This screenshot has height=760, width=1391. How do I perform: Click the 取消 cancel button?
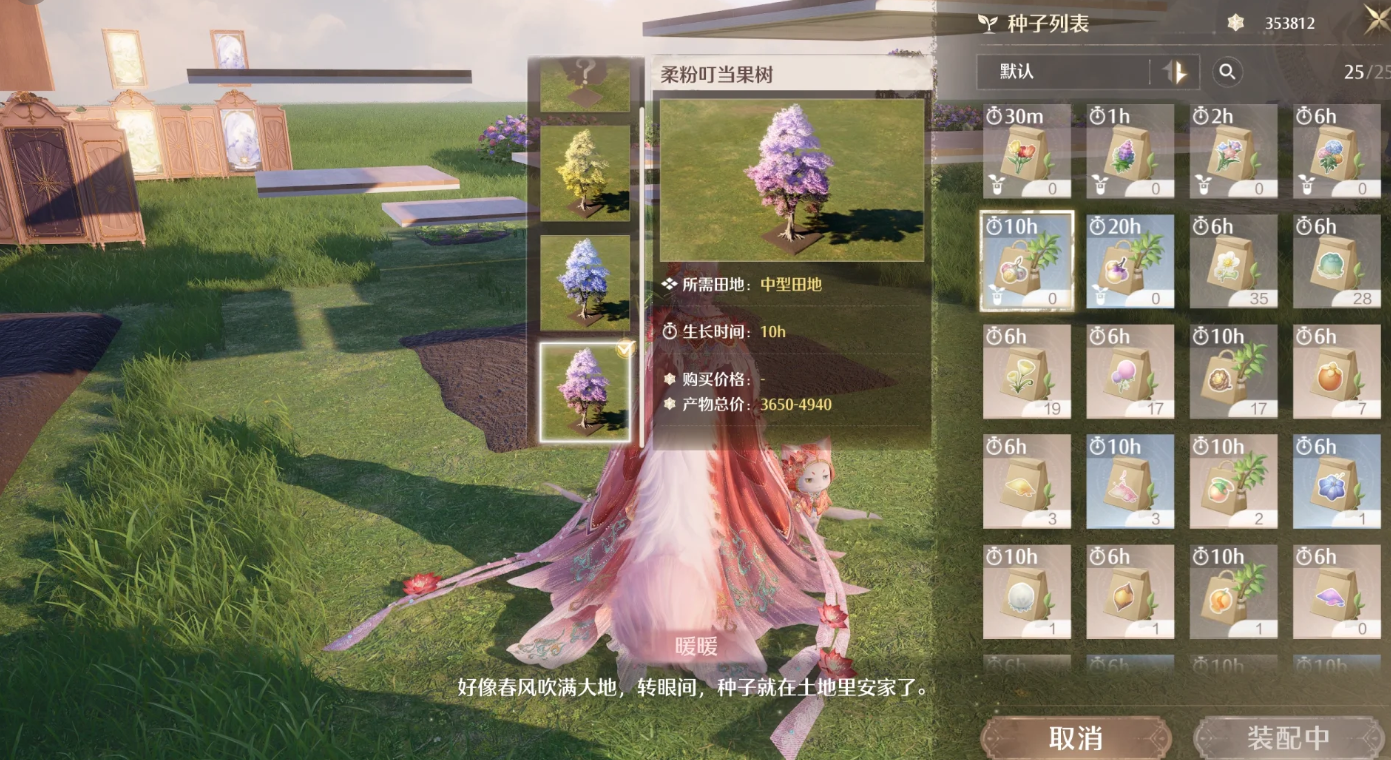coord(1075,738)
